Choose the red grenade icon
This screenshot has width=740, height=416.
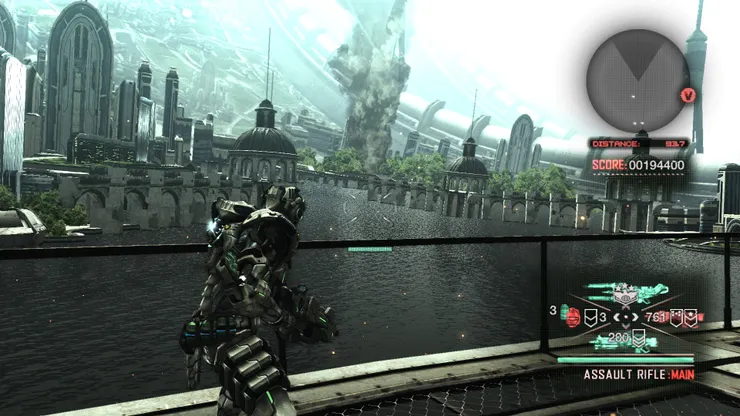coord(572,318)
